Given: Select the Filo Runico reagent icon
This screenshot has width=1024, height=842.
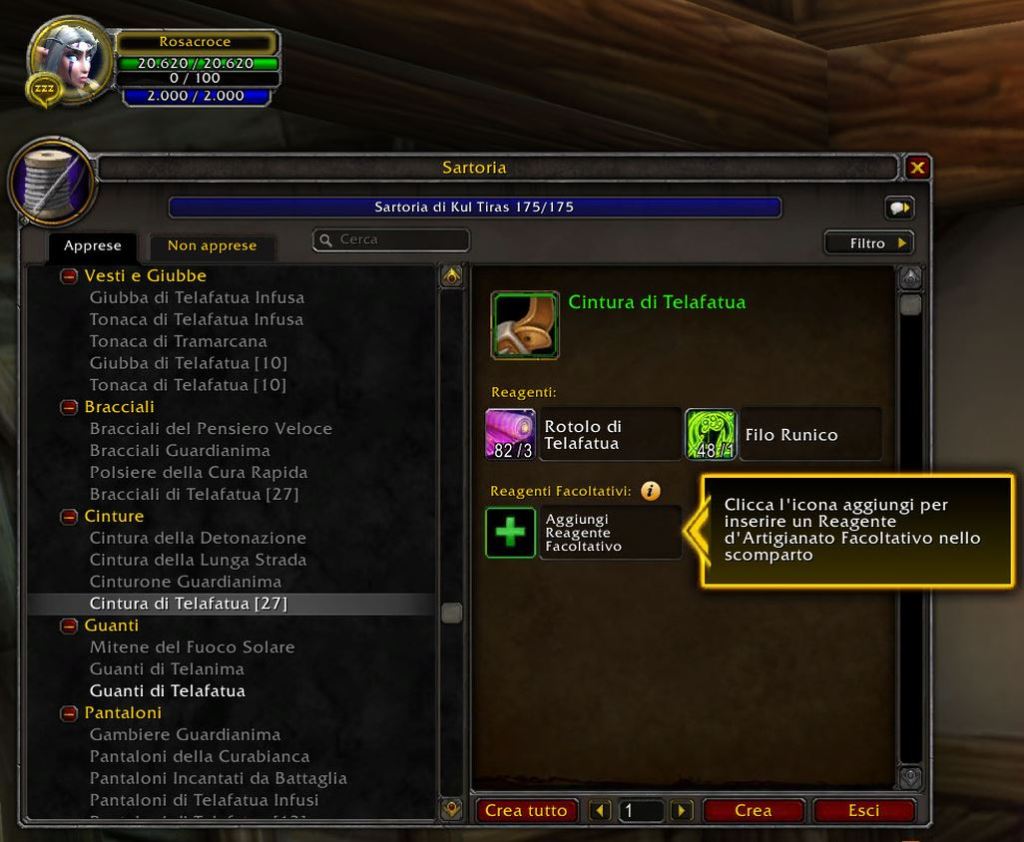Looking at the screenshot, I should point(711,434).
